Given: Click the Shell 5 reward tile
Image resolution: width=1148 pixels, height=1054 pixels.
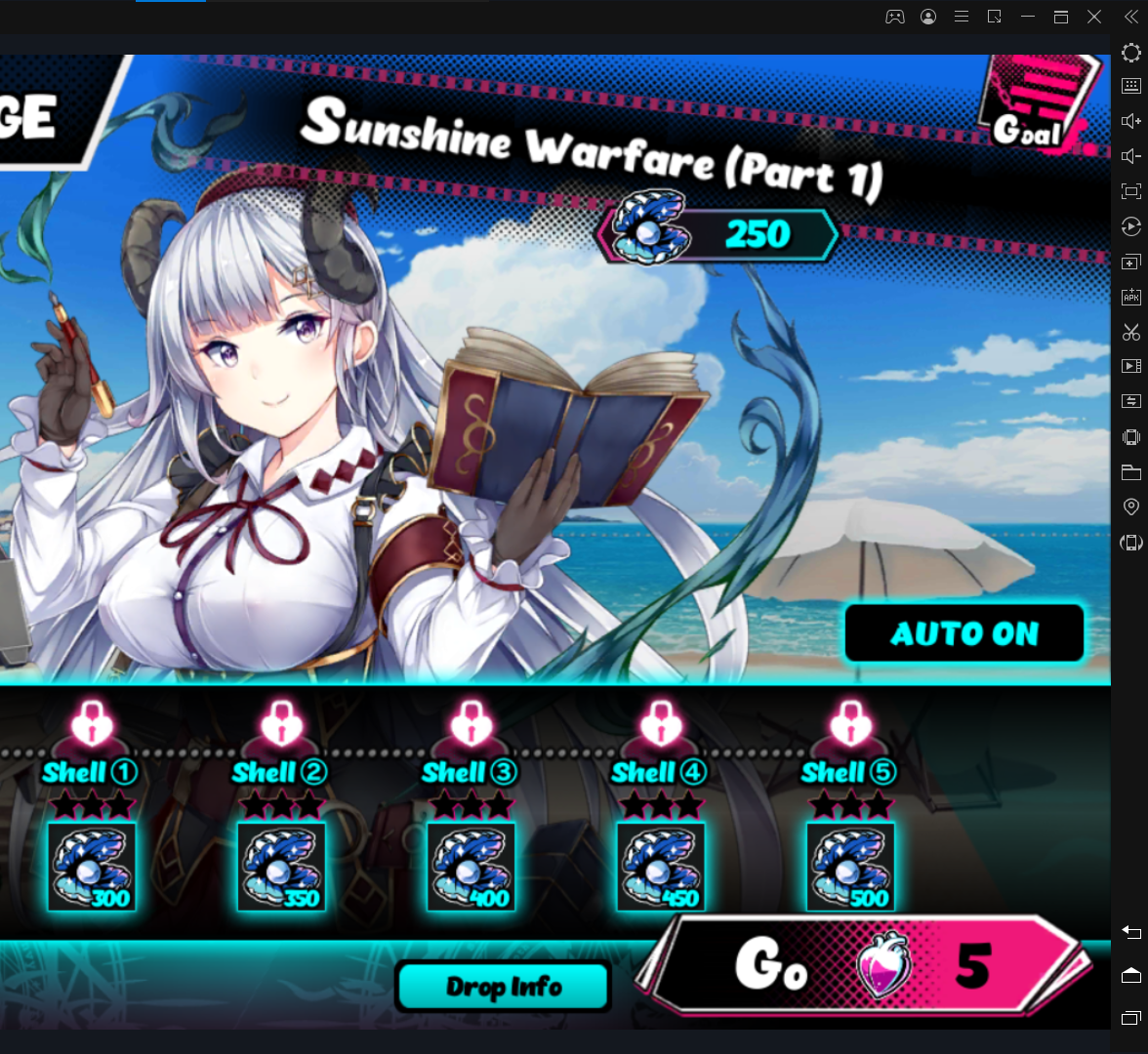Looking at the screenshot, I should (850, 867).
